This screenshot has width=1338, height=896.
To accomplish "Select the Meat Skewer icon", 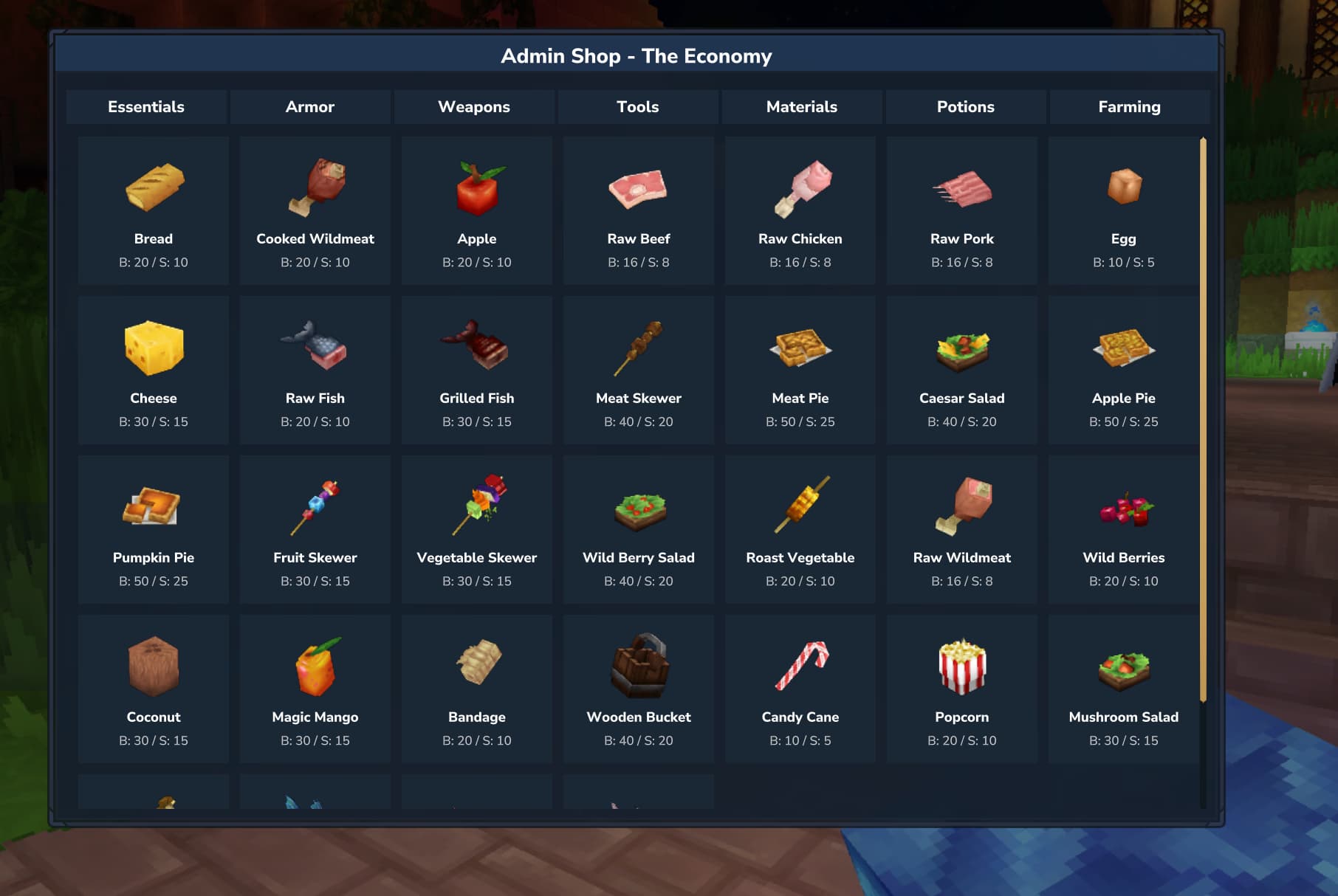I will coord(638,347).
